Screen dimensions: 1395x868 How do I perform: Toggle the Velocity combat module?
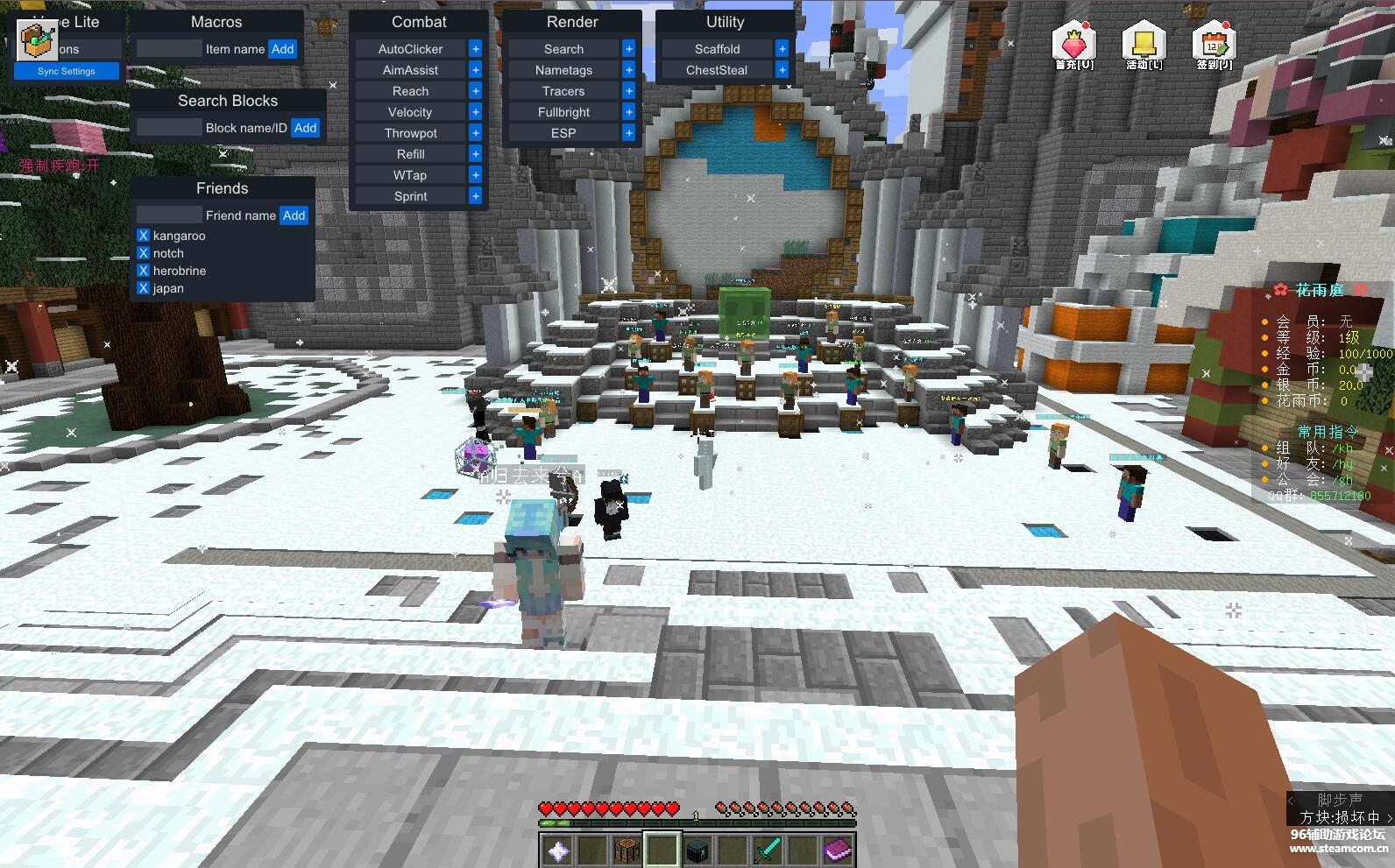[x=410, y=112]
